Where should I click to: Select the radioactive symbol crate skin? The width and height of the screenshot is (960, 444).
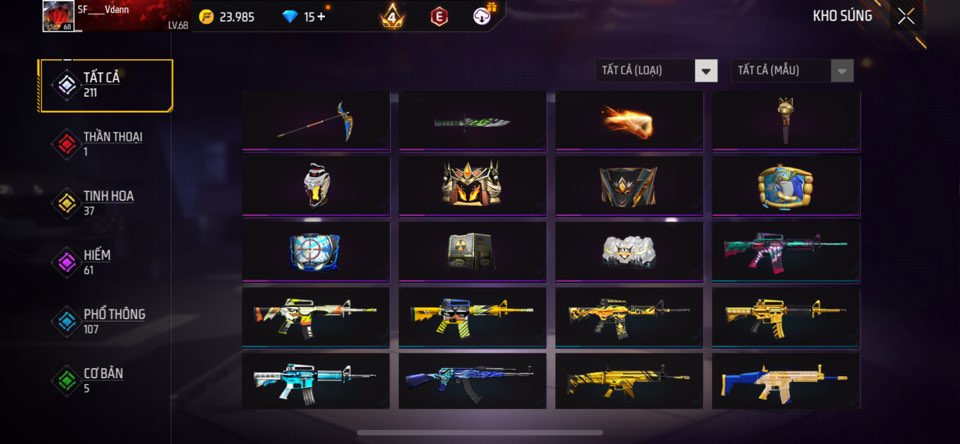[x=472, y=250]
